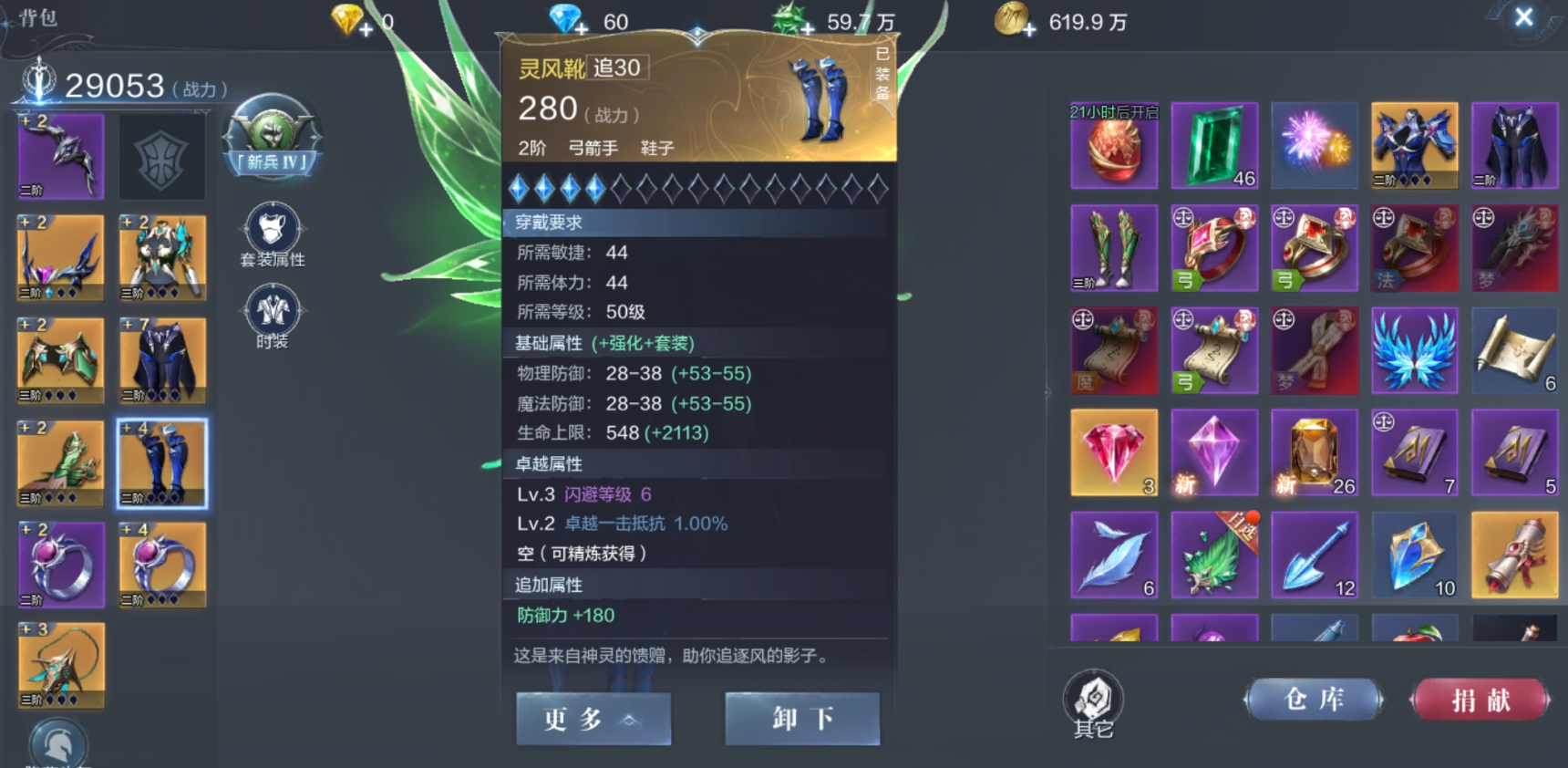
Task: Open the 仓库 warehouse
Action: (1314, 699)
